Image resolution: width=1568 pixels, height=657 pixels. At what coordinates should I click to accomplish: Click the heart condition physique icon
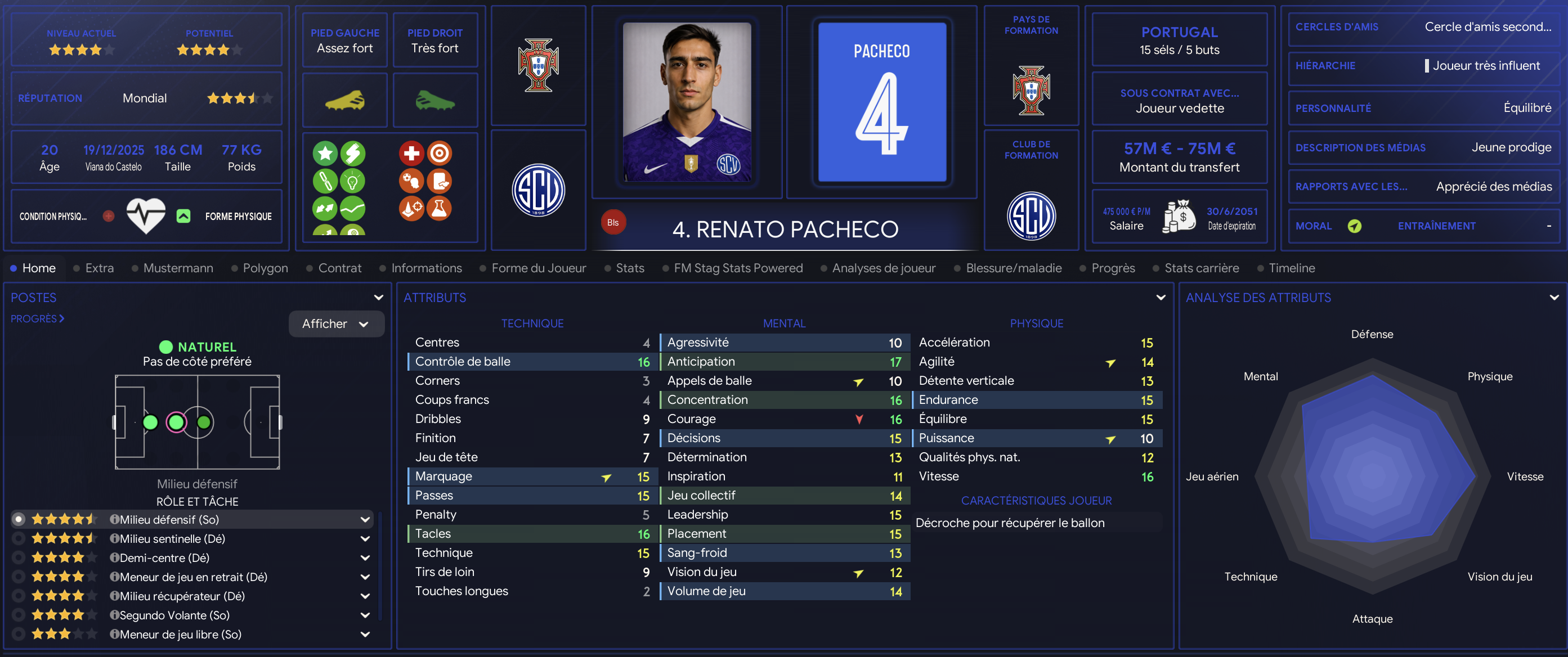click(x=145, y=216)
